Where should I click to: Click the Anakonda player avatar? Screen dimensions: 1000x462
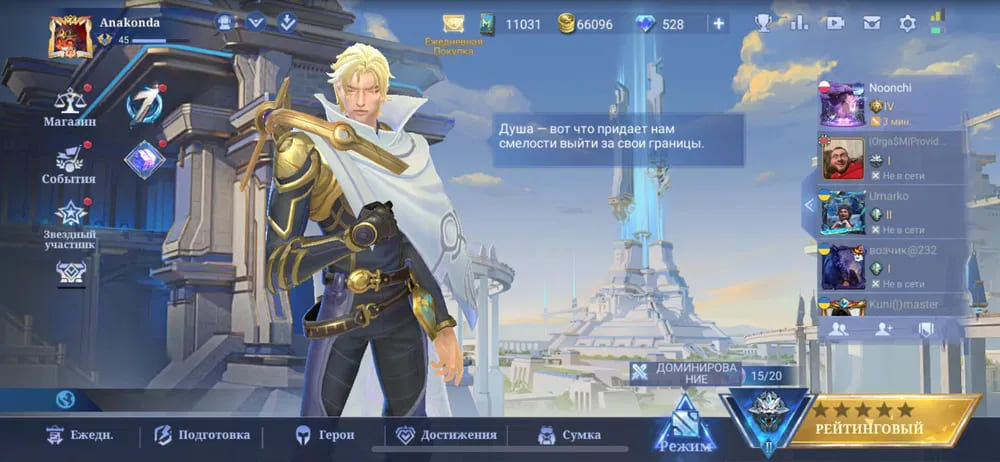(70, 36)
